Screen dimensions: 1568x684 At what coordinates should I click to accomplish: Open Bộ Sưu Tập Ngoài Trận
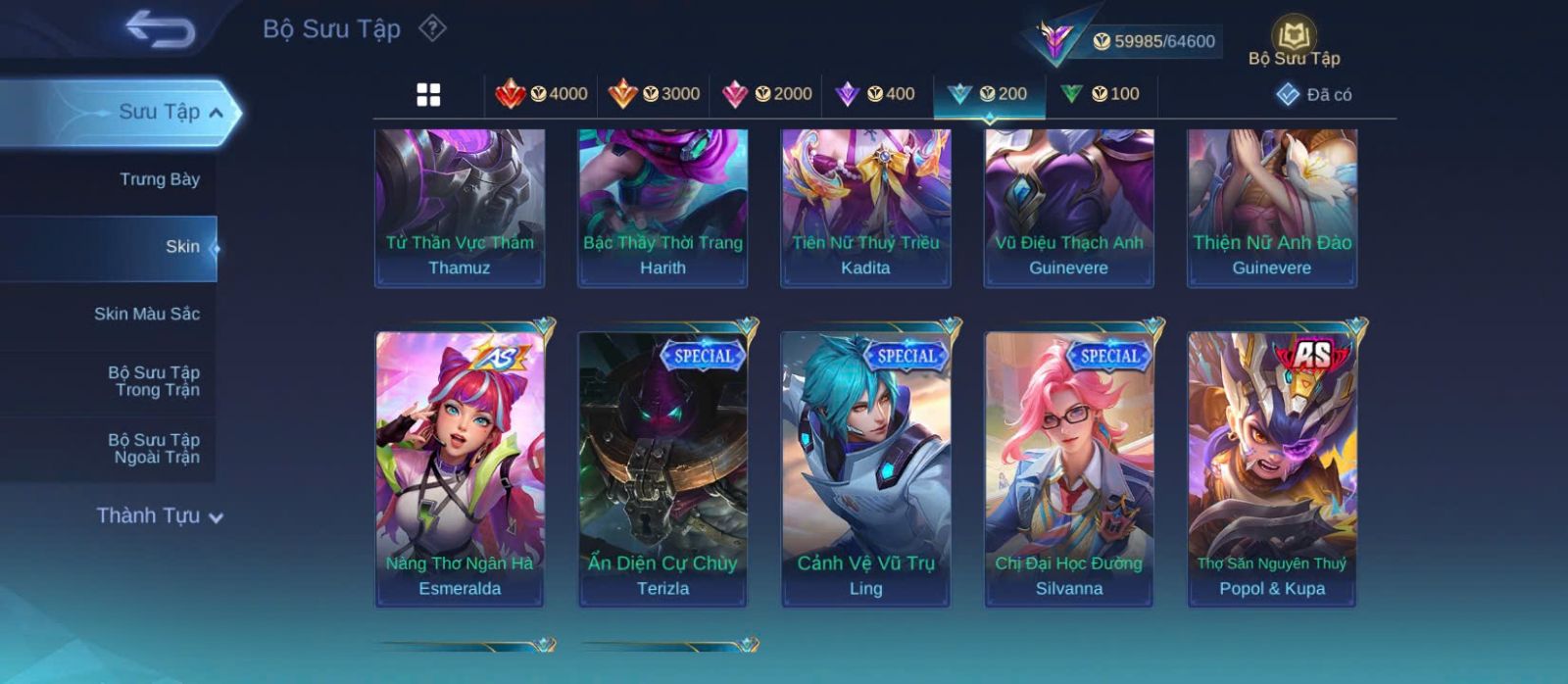coord(153,449)
